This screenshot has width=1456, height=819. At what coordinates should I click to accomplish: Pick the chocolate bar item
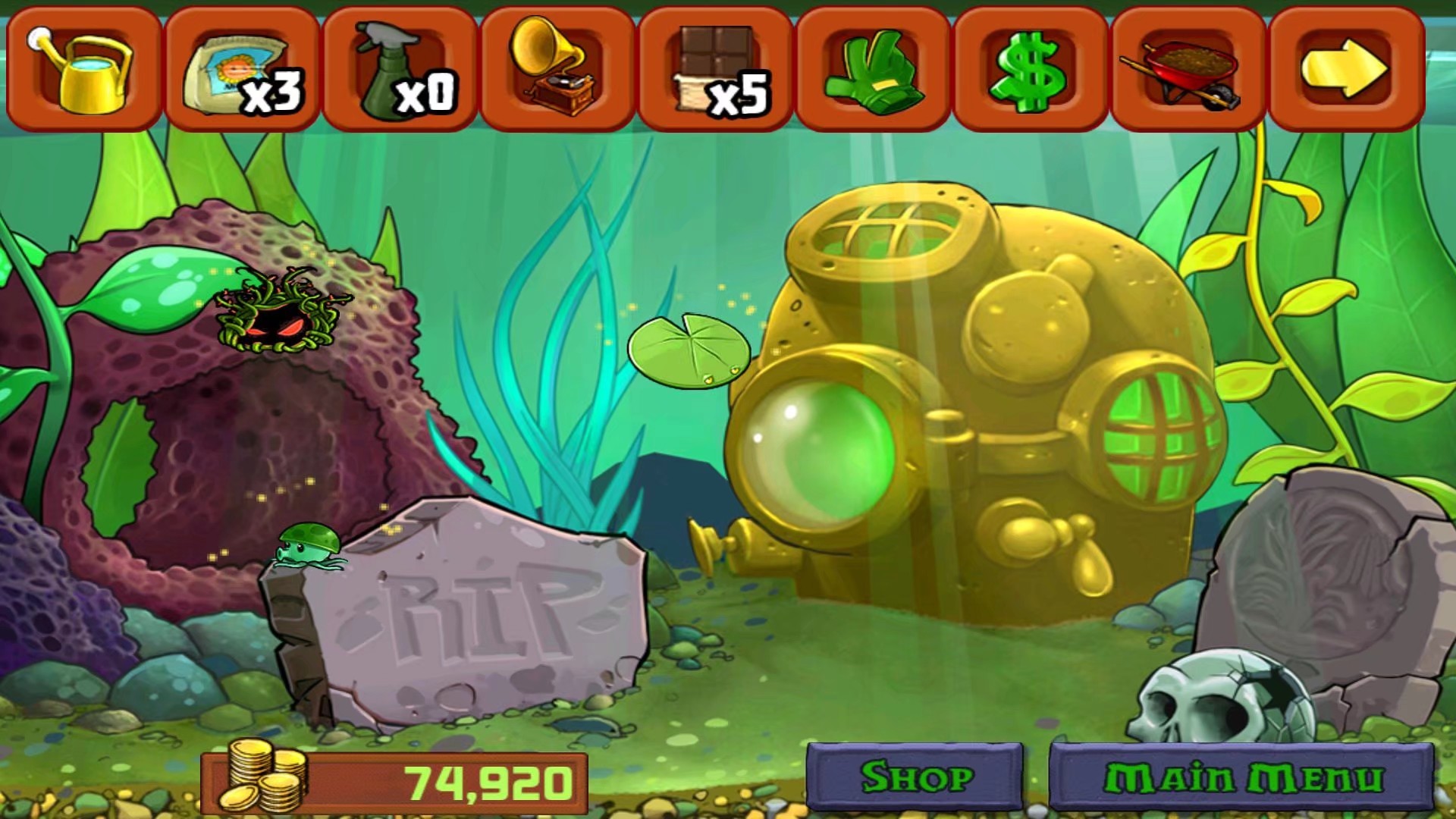click(x=714, y=68)
